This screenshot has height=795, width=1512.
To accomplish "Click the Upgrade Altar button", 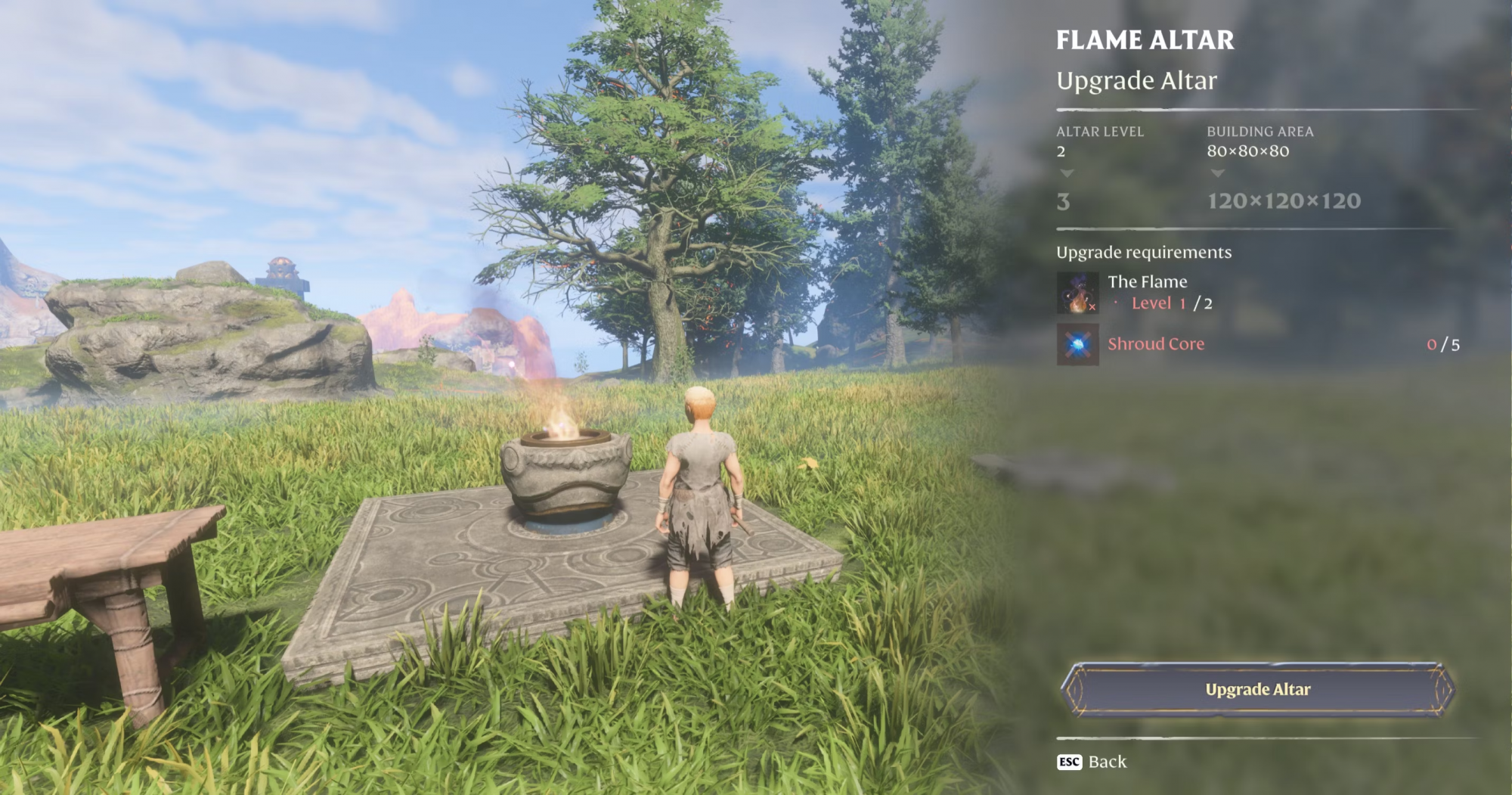I will (x=1257, y=689).
